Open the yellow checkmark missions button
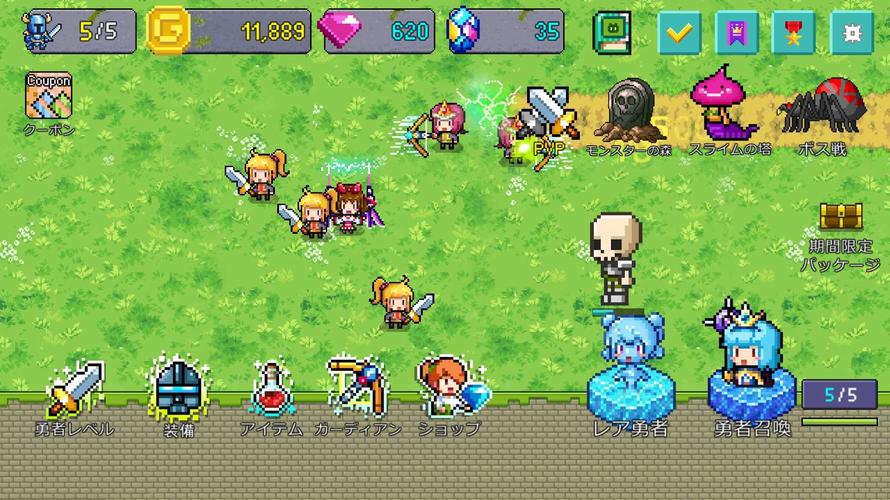Screen dimensions: 890x500 coord(679,32)
